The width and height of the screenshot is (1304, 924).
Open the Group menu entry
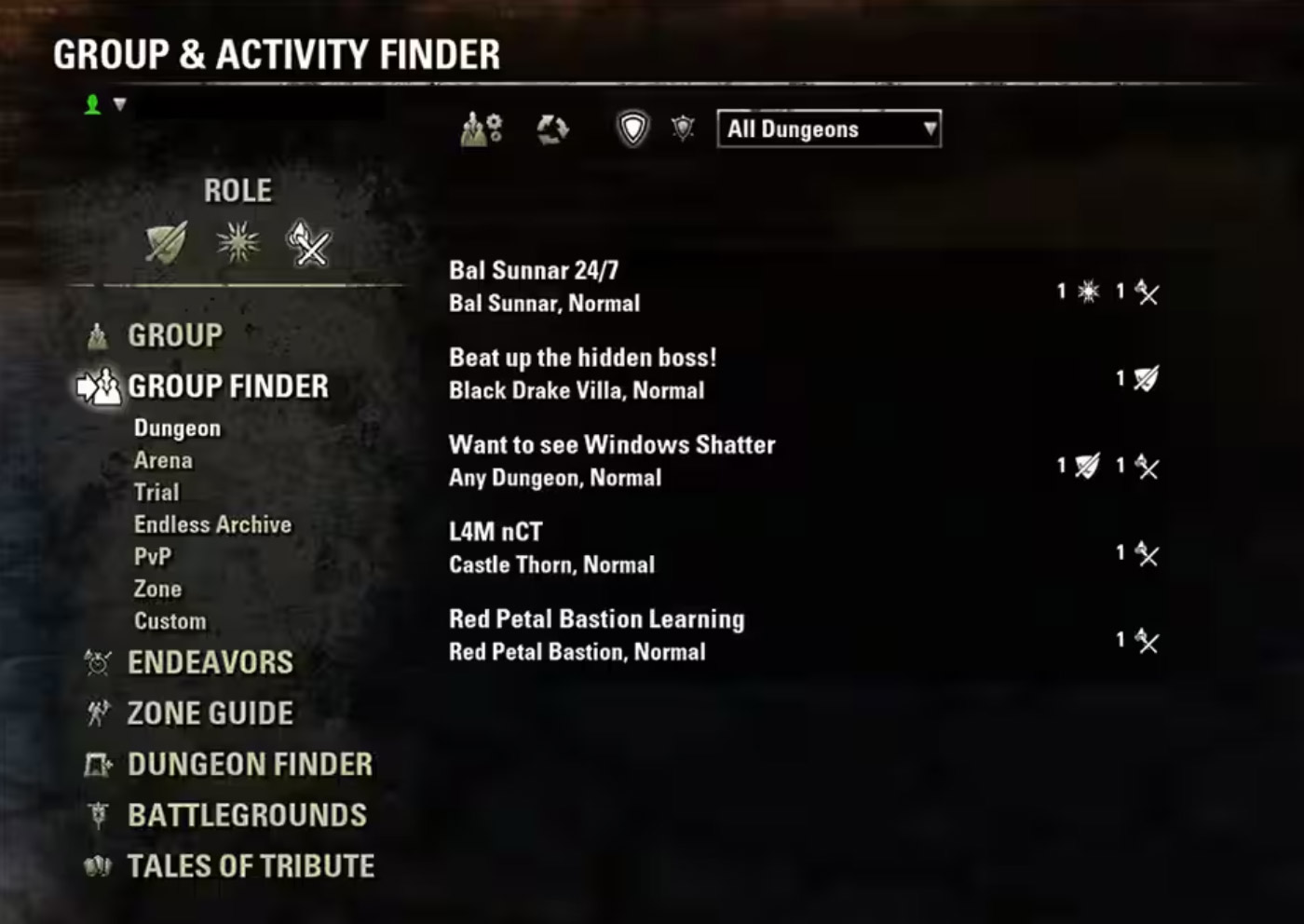tap(175, 335)
